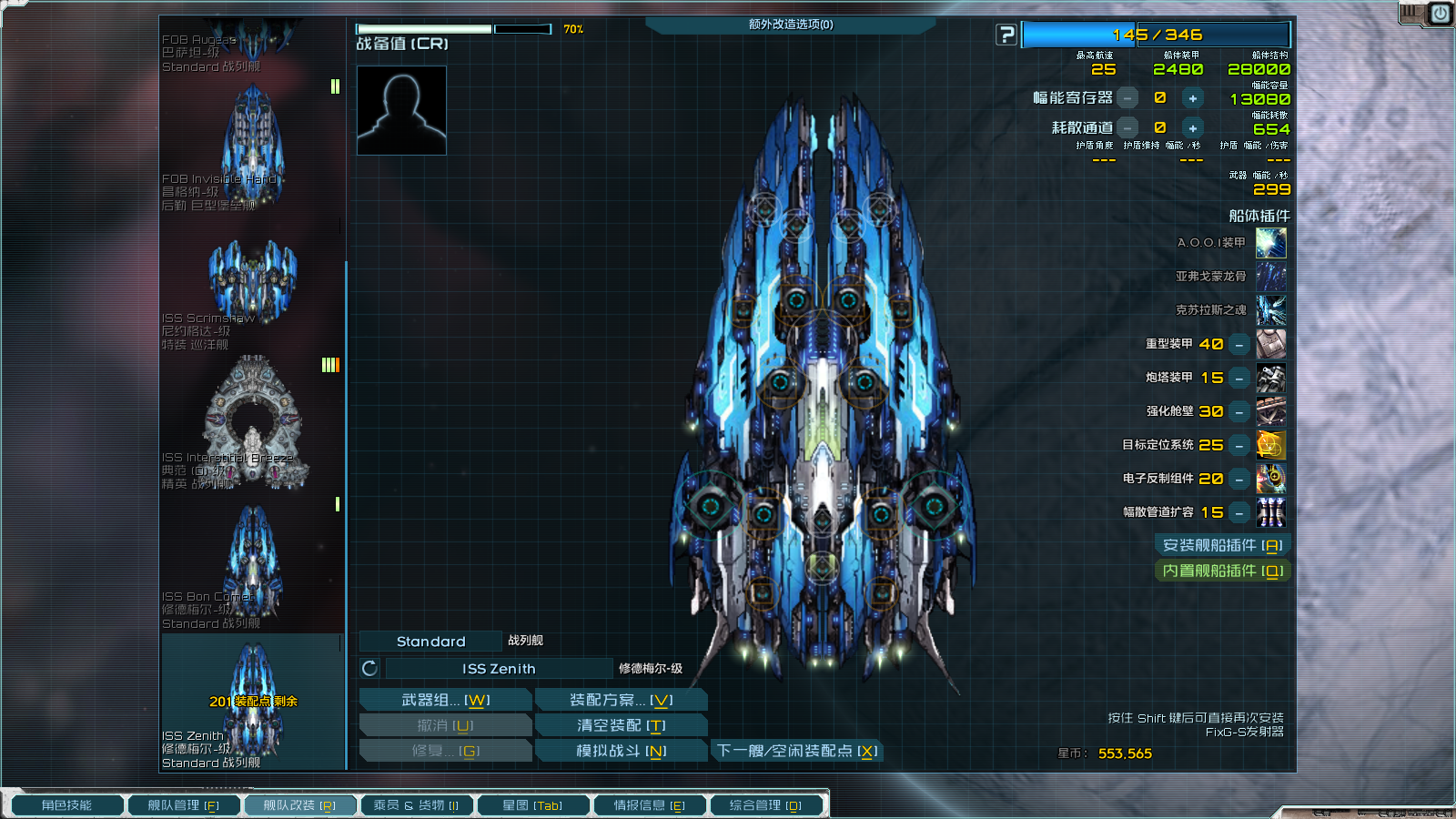
Task: Go to next ship with spare points
Action: pyautogui.click(x=797, y=751)
